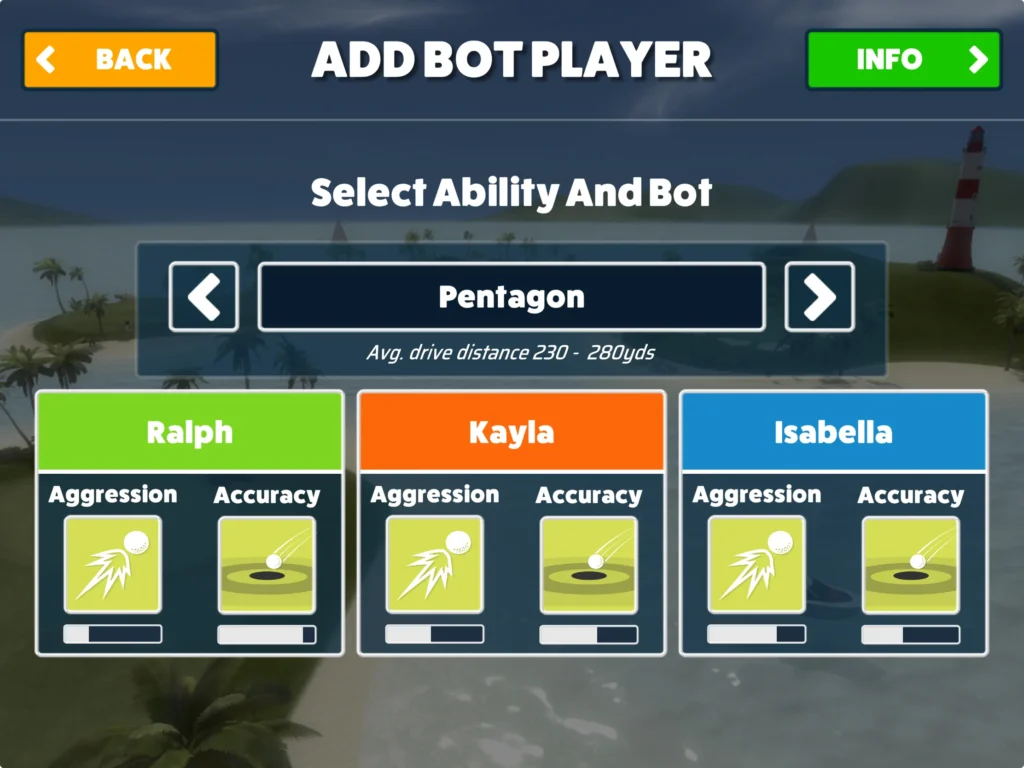Open the green INFO button
The image size is (1024, 768).
coord(903,60)
